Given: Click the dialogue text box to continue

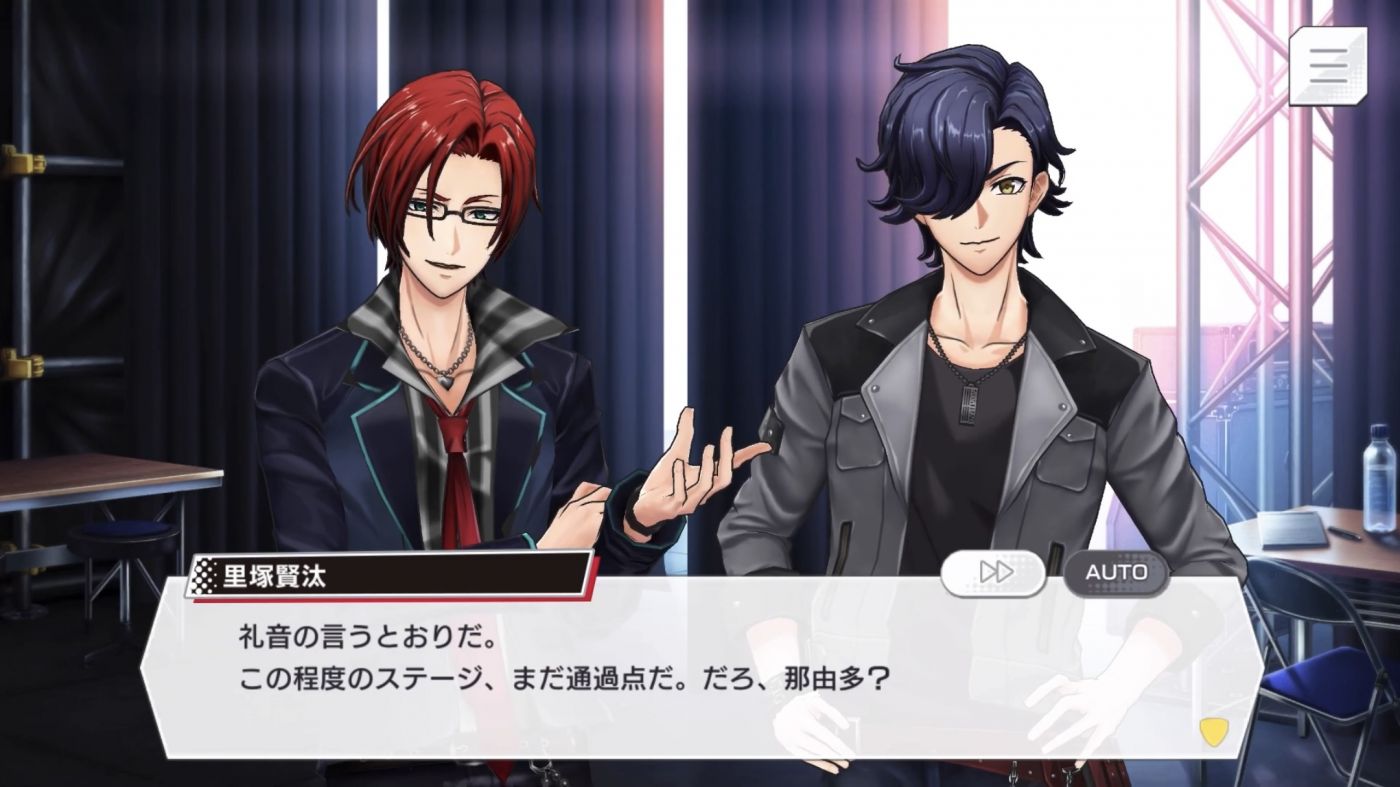Looking at the screenshot, I should (640, 680).
